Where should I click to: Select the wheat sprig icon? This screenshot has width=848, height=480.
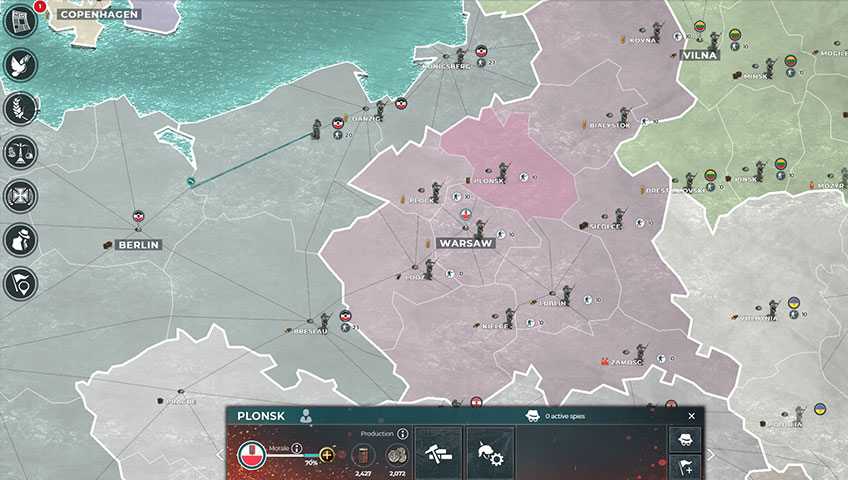(x=21, y=108)
